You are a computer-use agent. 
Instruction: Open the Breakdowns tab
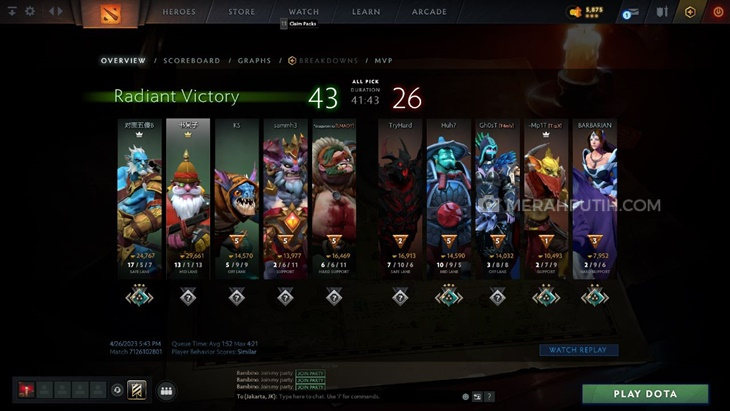(x=326, y=61)
